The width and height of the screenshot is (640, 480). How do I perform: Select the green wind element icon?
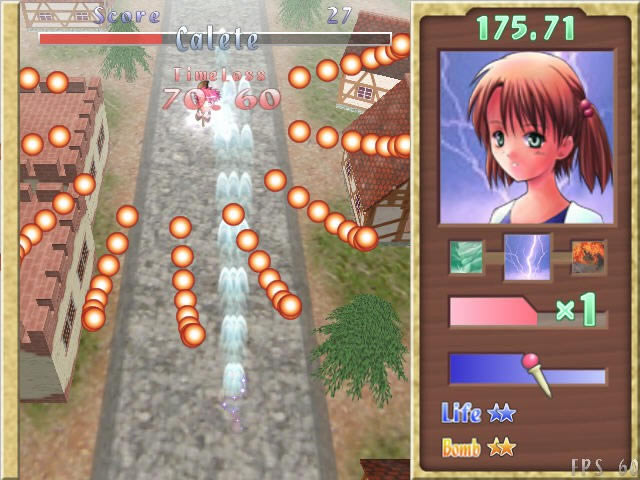tap(466, 257)
